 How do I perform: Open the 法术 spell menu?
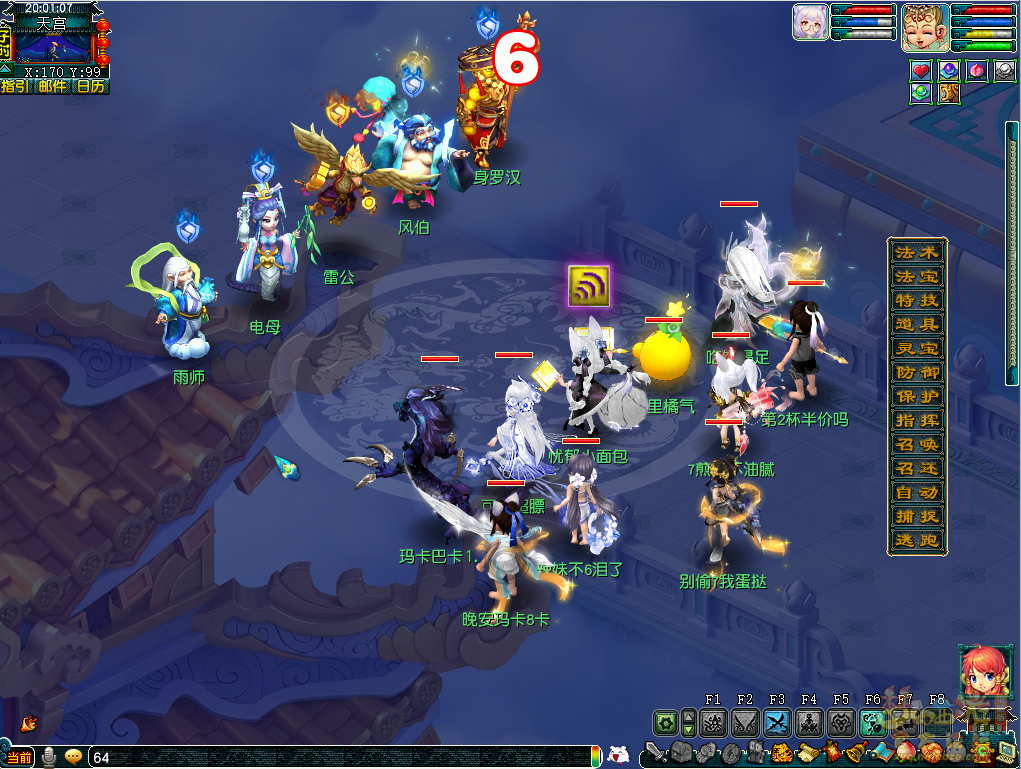(x=916, y=252)
